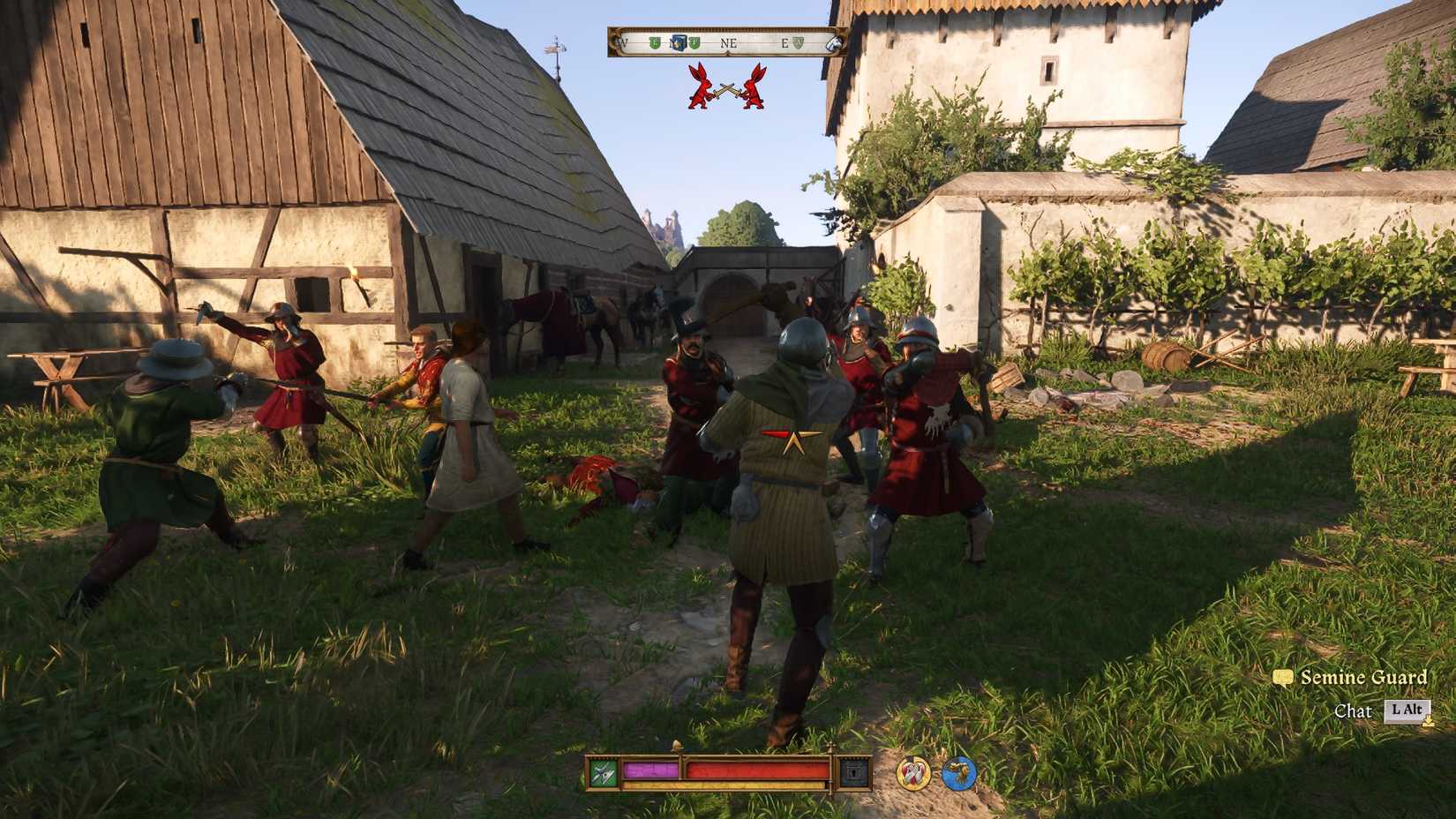
Task: Select the blue quest marker on the compass
Action: [678, 42]
